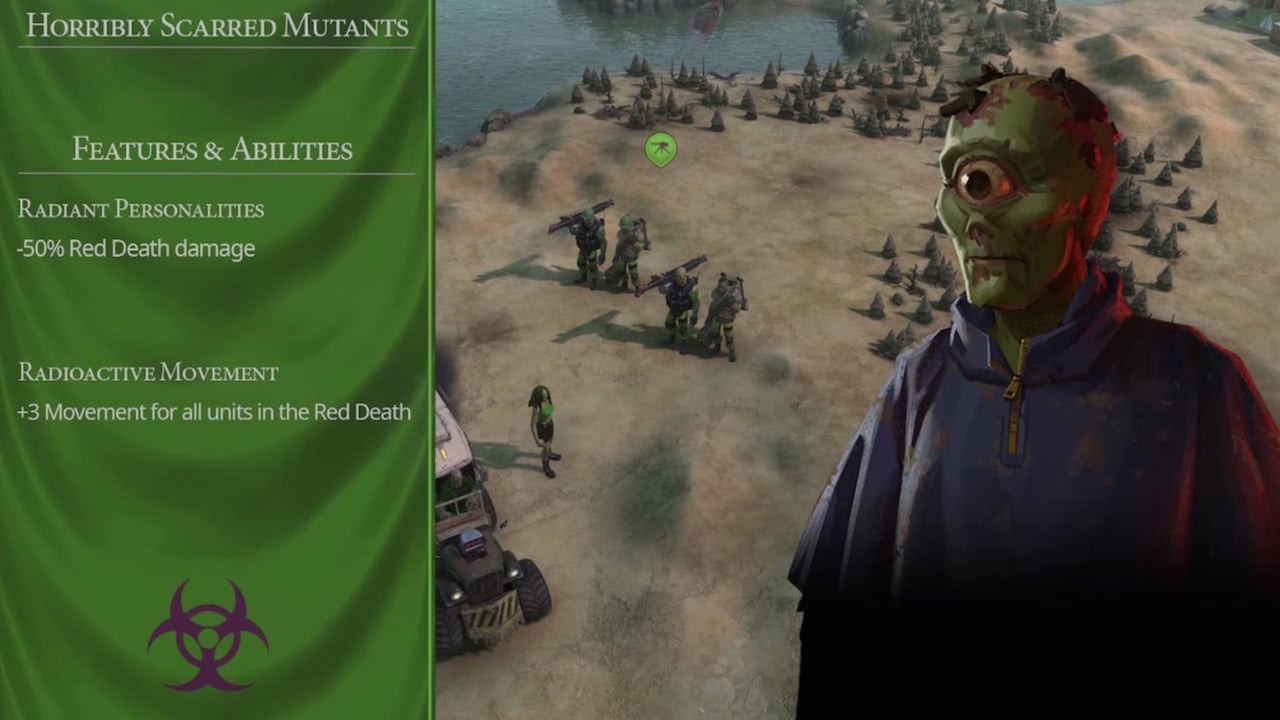1280x720 pixels.
Task: Collapse the Radiant Personalities details
Action: point(140,210)
